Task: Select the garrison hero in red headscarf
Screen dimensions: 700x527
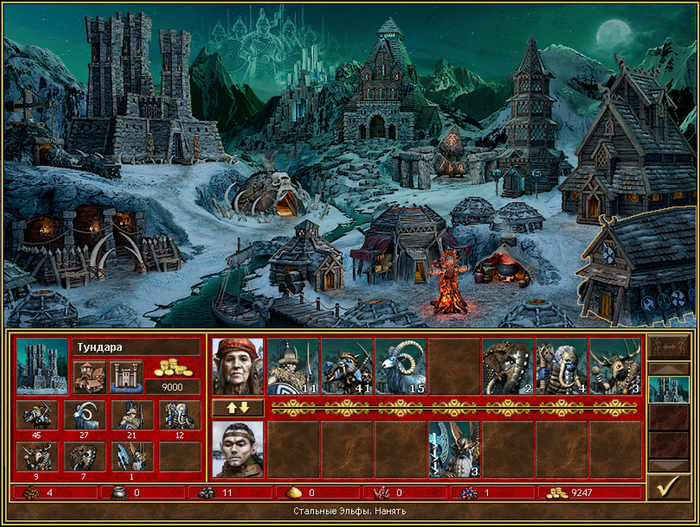Action: pos(238,366)
